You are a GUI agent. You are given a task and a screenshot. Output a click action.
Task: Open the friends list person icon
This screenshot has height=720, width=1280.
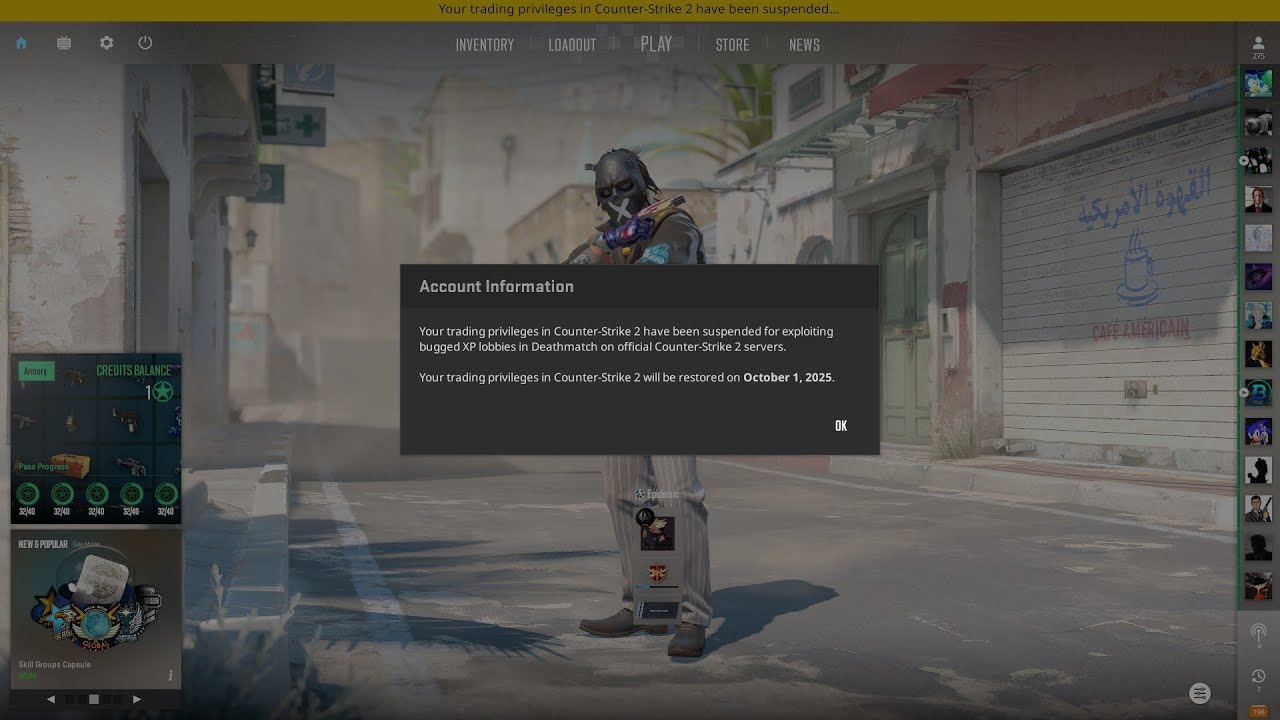(1257, 44)
